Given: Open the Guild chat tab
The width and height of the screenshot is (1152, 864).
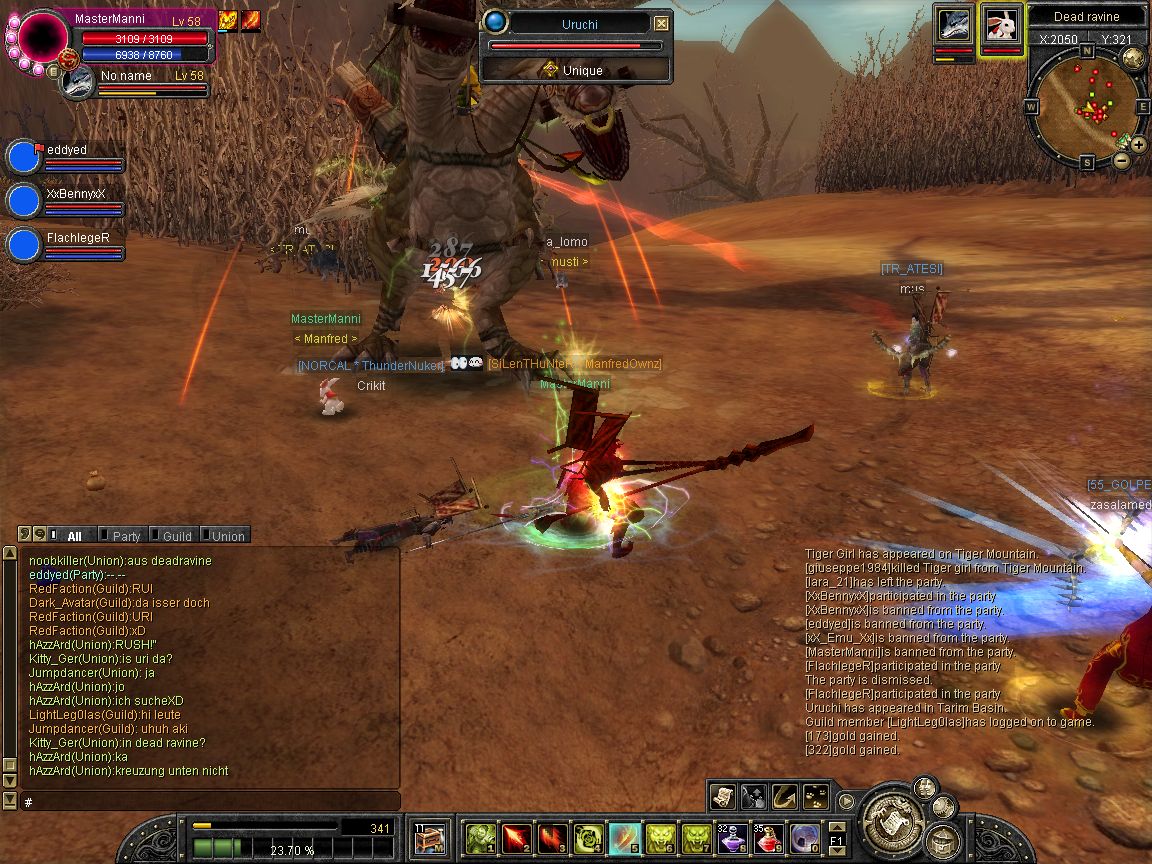Looking at the screenshot, I should pos(175,536).
